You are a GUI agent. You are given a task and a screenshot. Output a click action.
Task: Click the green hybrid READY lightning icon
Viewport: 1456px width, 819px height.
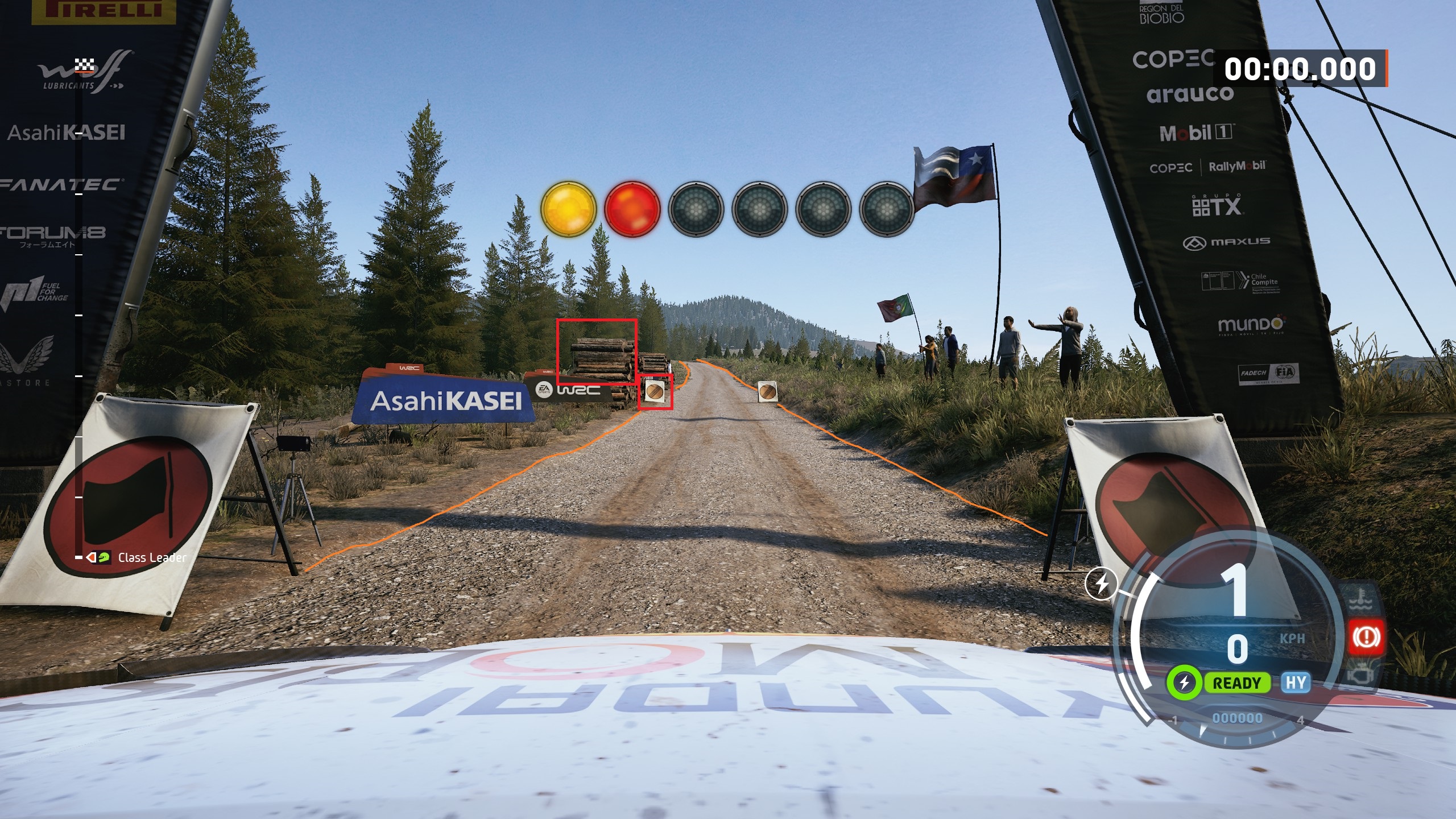click(1185, 683)
